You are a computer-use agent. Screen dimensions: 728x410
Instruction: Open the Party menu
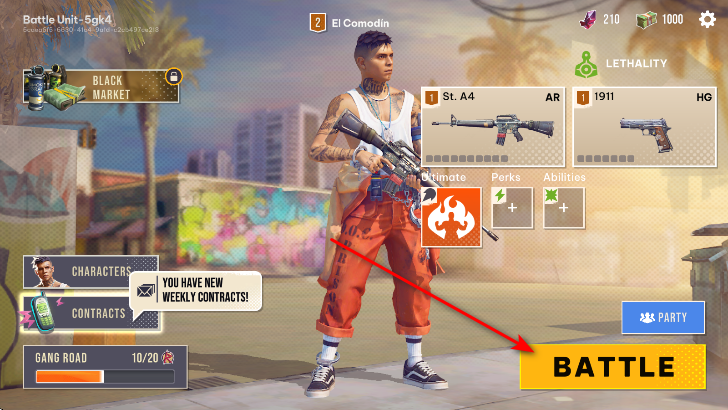coord(663,317)
